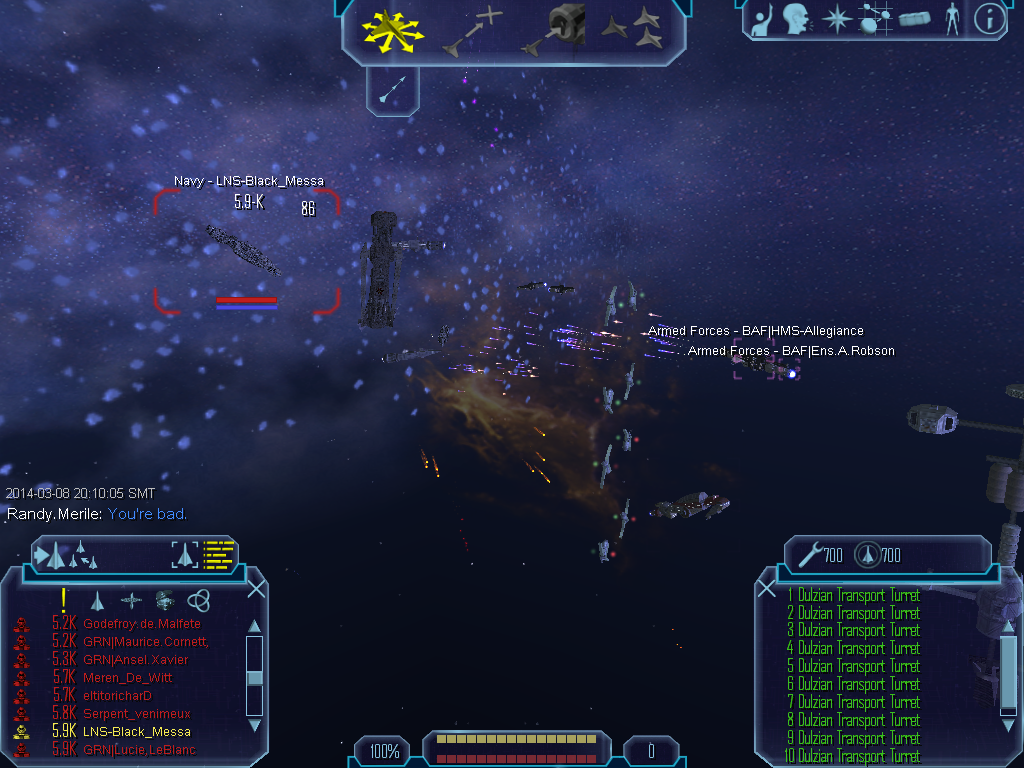The width and height of the screenshot is (1024, 768).
Task: Toggle weapon 5 Dulzian Transport Turret
Action: 853,667
